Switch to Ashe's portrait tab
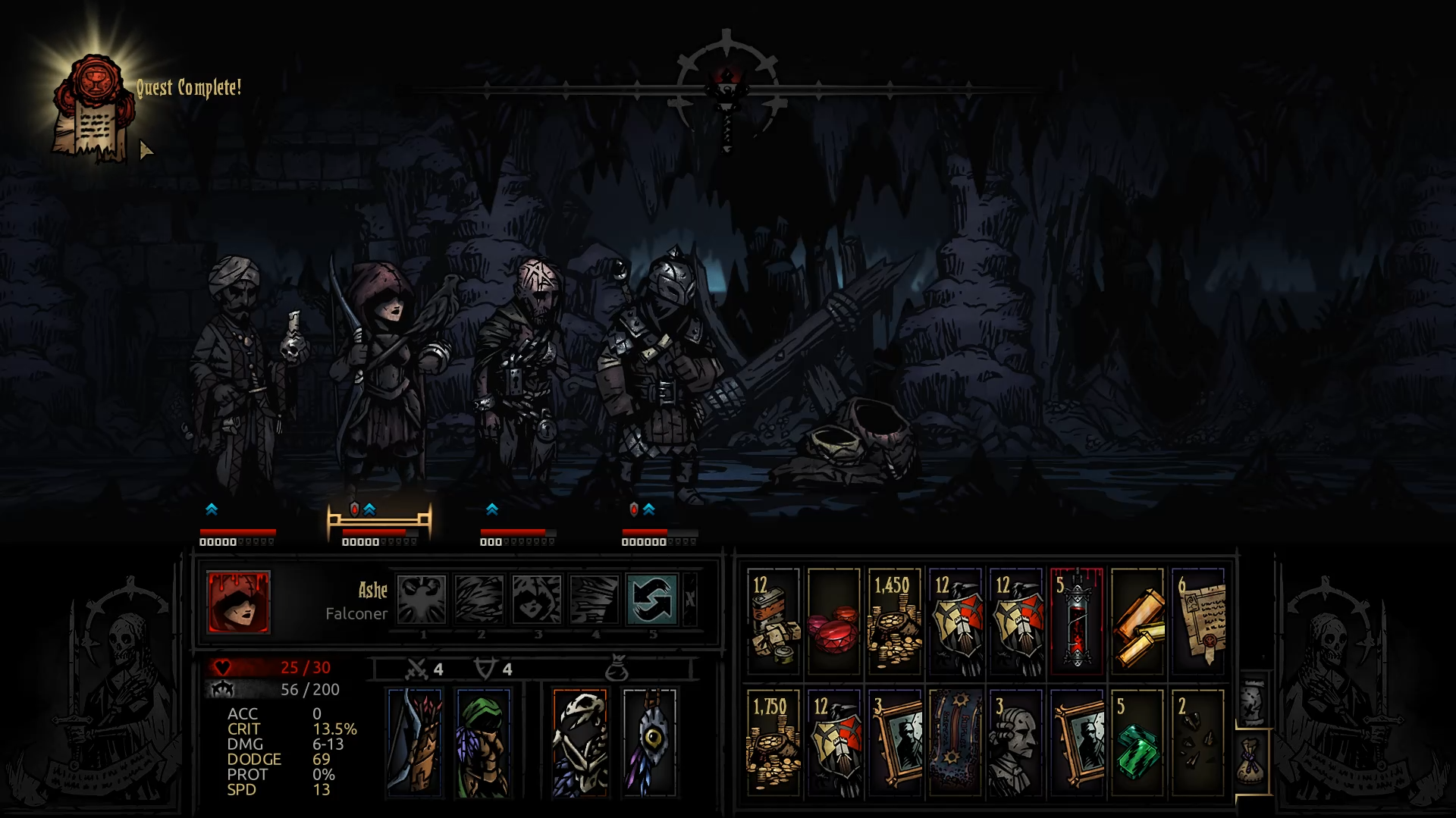 (x=237, y=603)
